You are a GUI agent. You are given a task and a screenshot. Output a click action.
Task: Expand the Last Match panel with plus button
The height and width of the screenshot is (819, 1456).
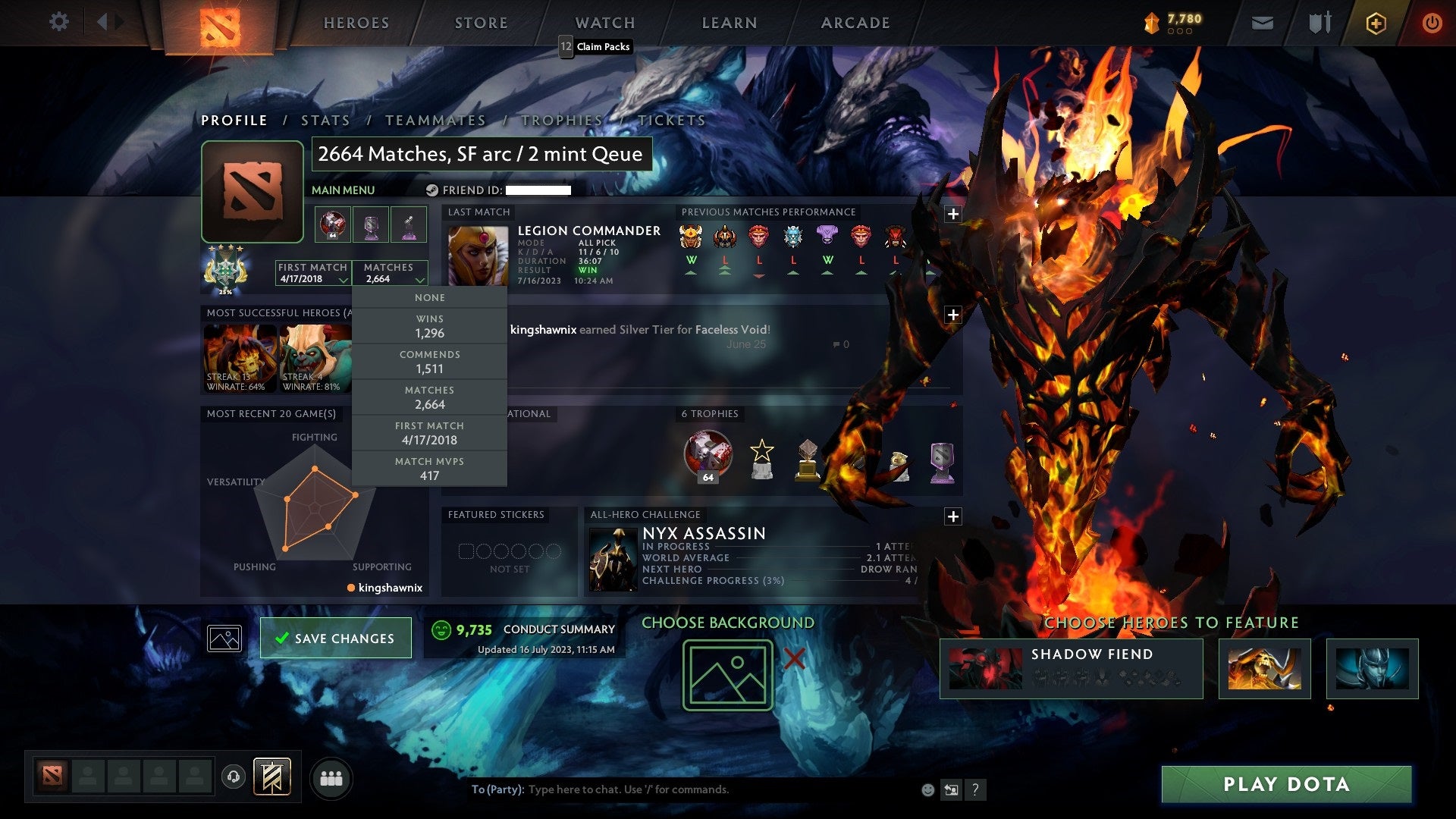pos(953,215)
